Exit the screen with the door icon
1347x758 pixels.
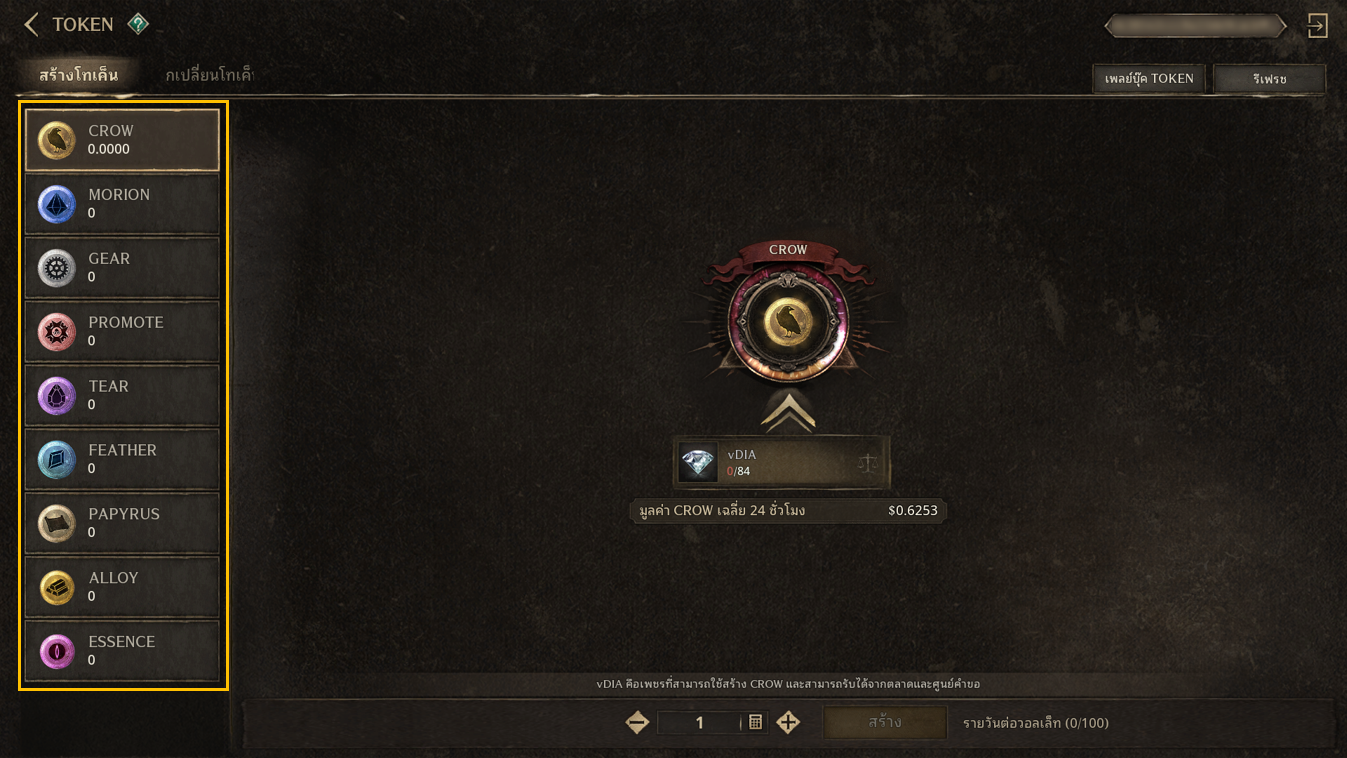[1318, 26]
